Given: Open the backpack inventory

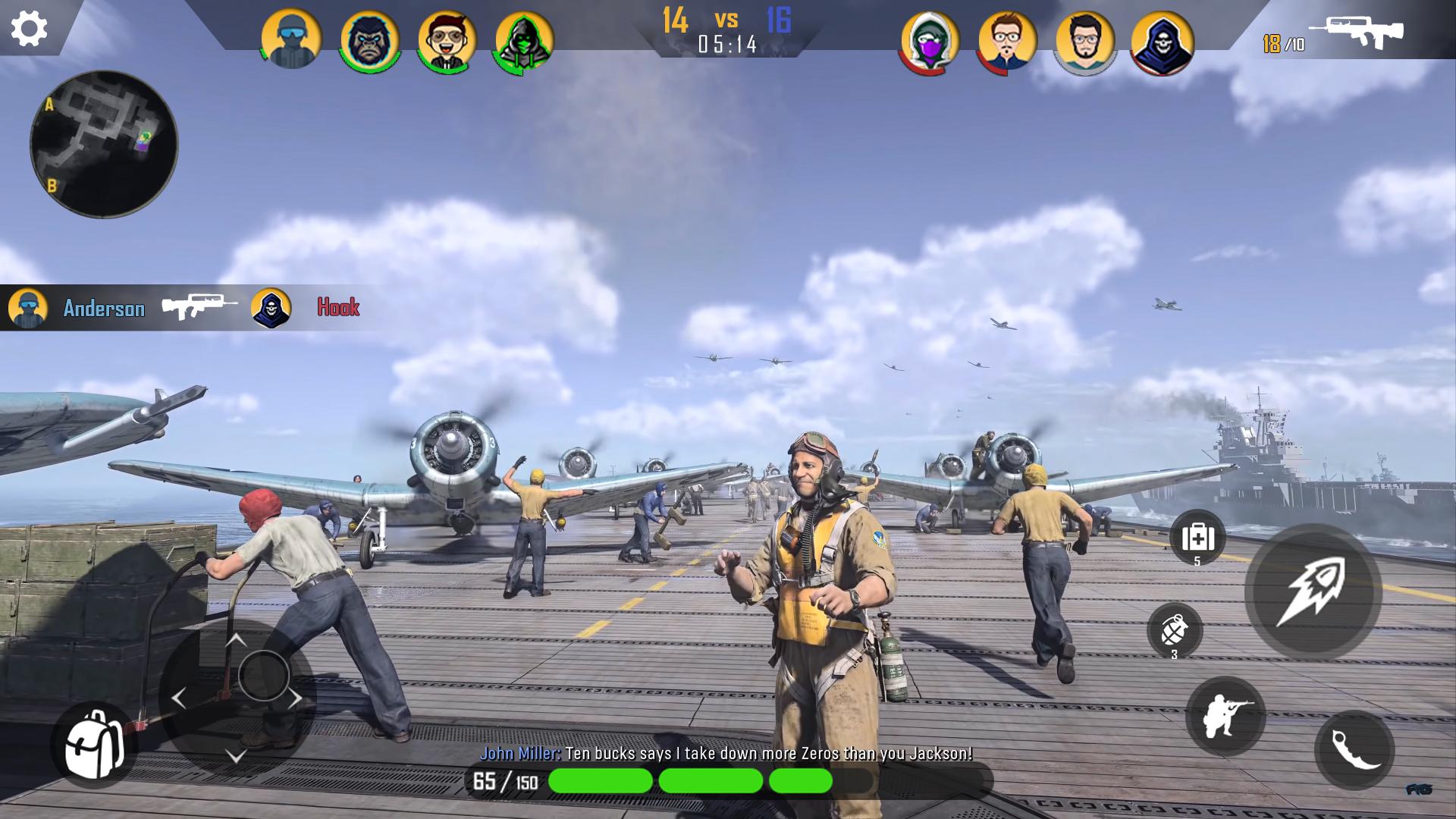Looking at the screenshot, I should [x=94, y=744].
